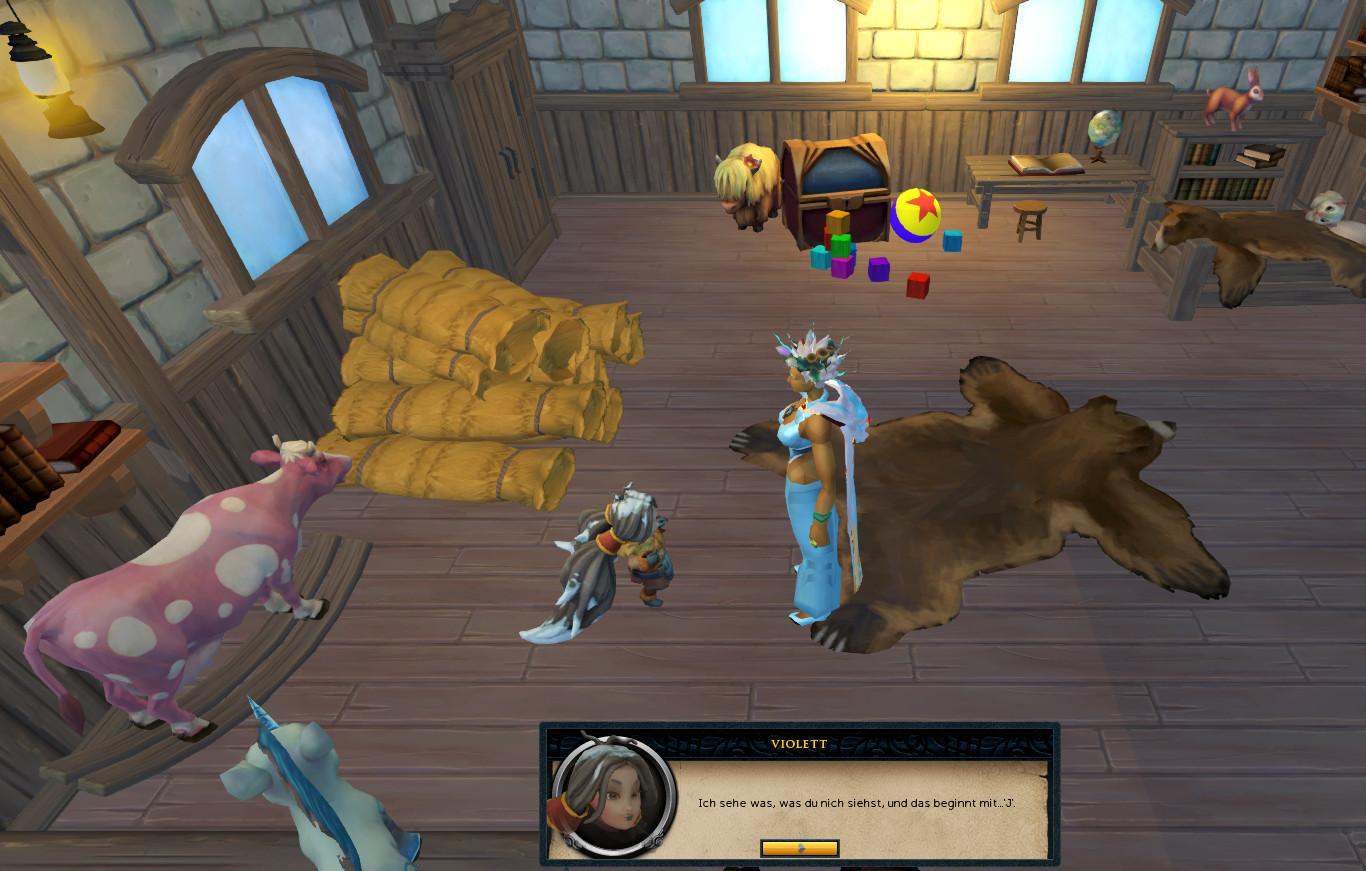Continue Violett's dialogue with the yellow arrow button

coord(799,848)
